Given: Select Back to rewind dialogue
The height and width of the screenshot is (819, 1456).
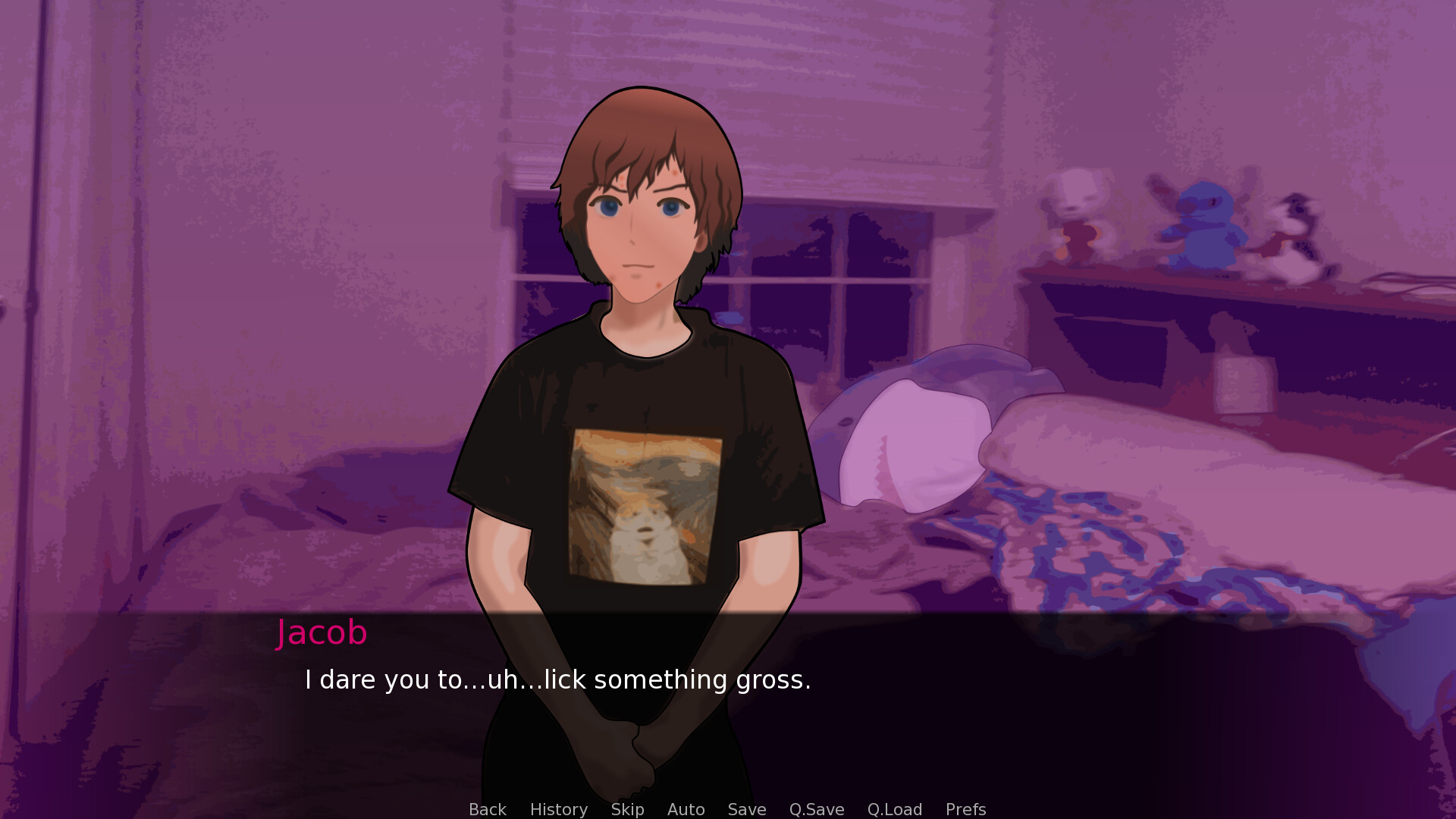Looking at the screenshot, I should point(488,809).
